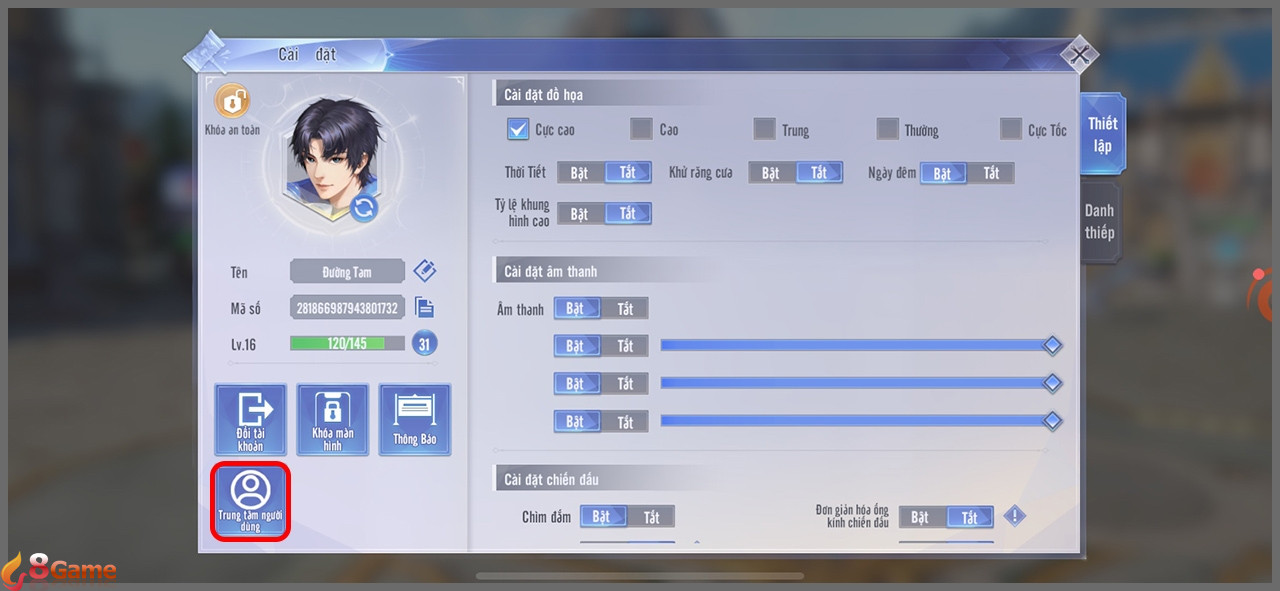Enable Khử răng cưa with Bật

tap(771, 173)
